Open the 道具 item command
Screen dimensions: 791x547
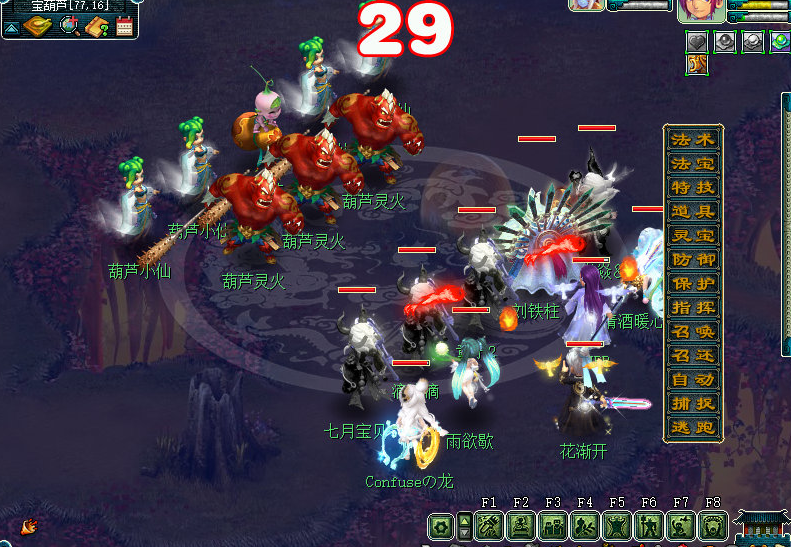point(693,211)
